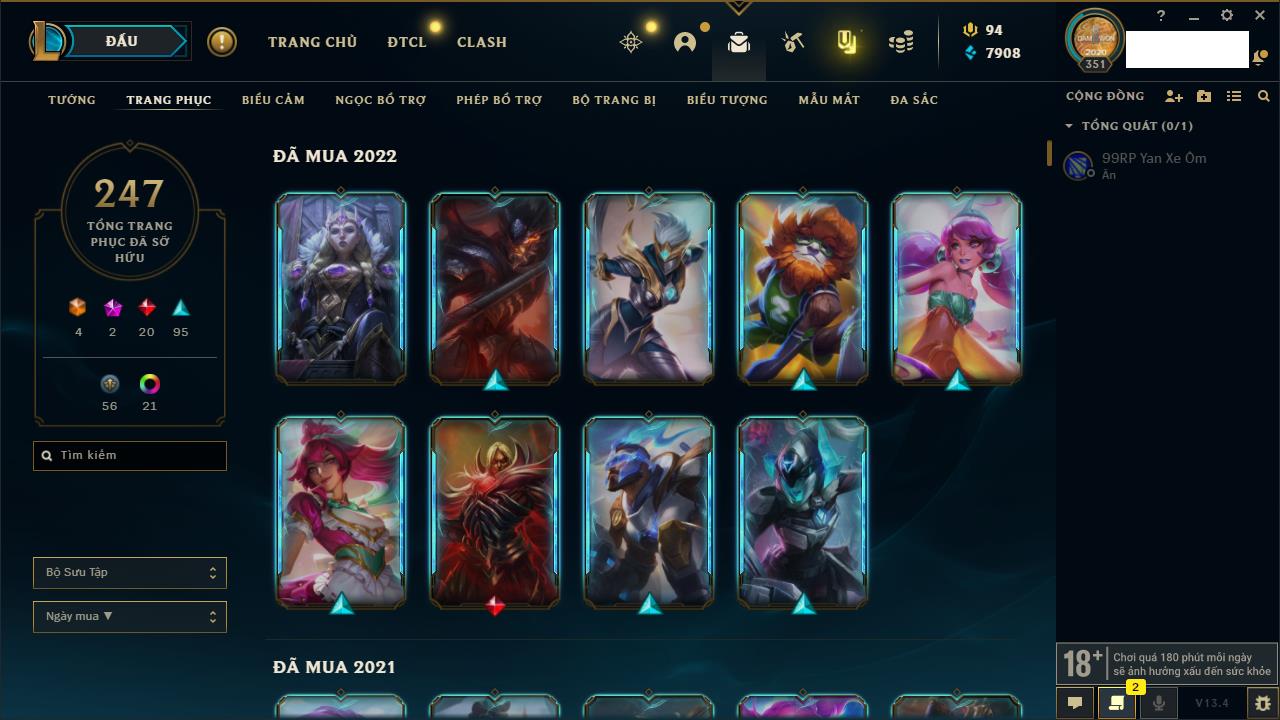Click the ĐẤU play button
This screenshot has width=1280, height=720.
[122, 41]
